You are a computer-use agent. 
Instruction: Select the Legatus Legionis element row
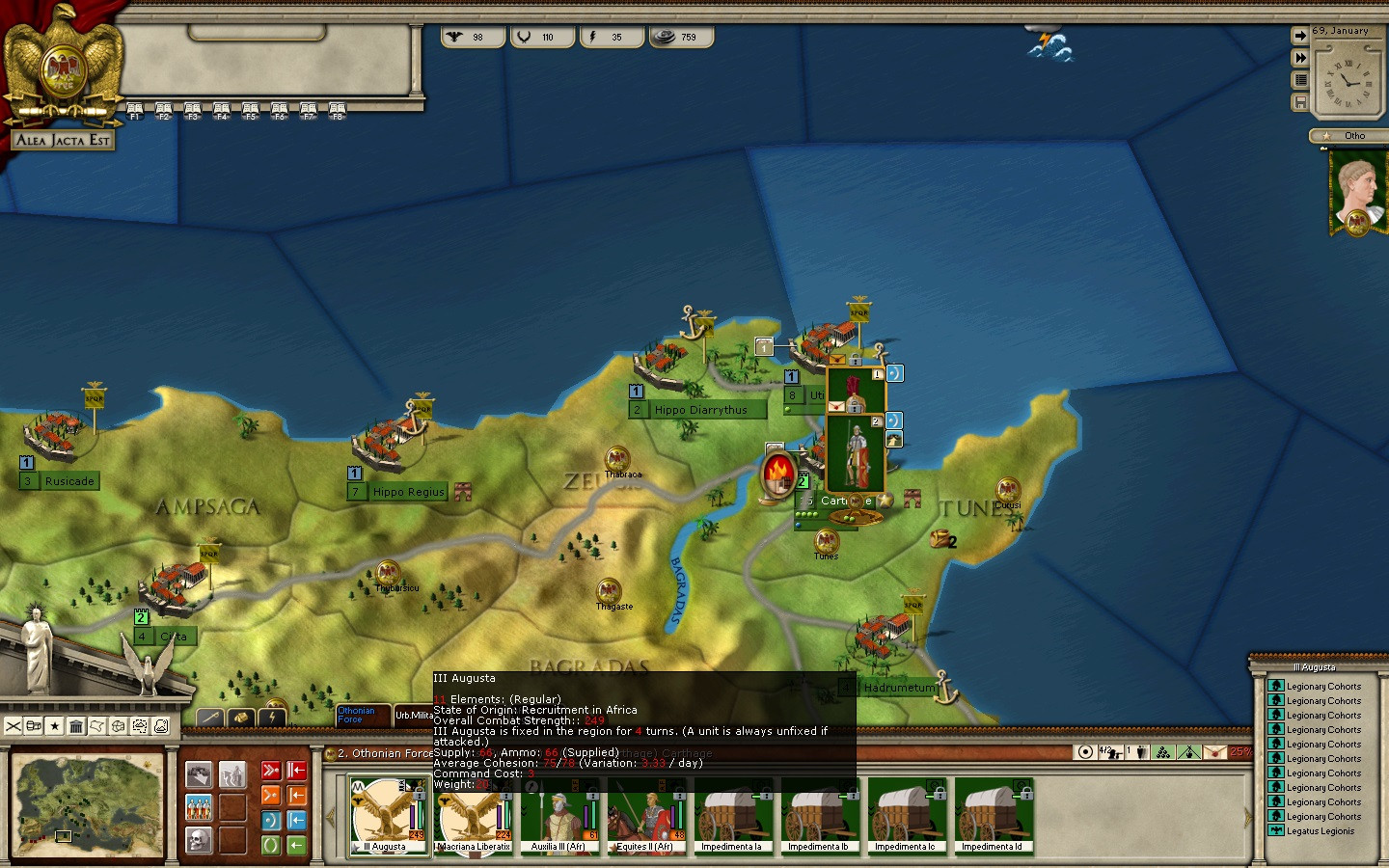click(1320, 831)
